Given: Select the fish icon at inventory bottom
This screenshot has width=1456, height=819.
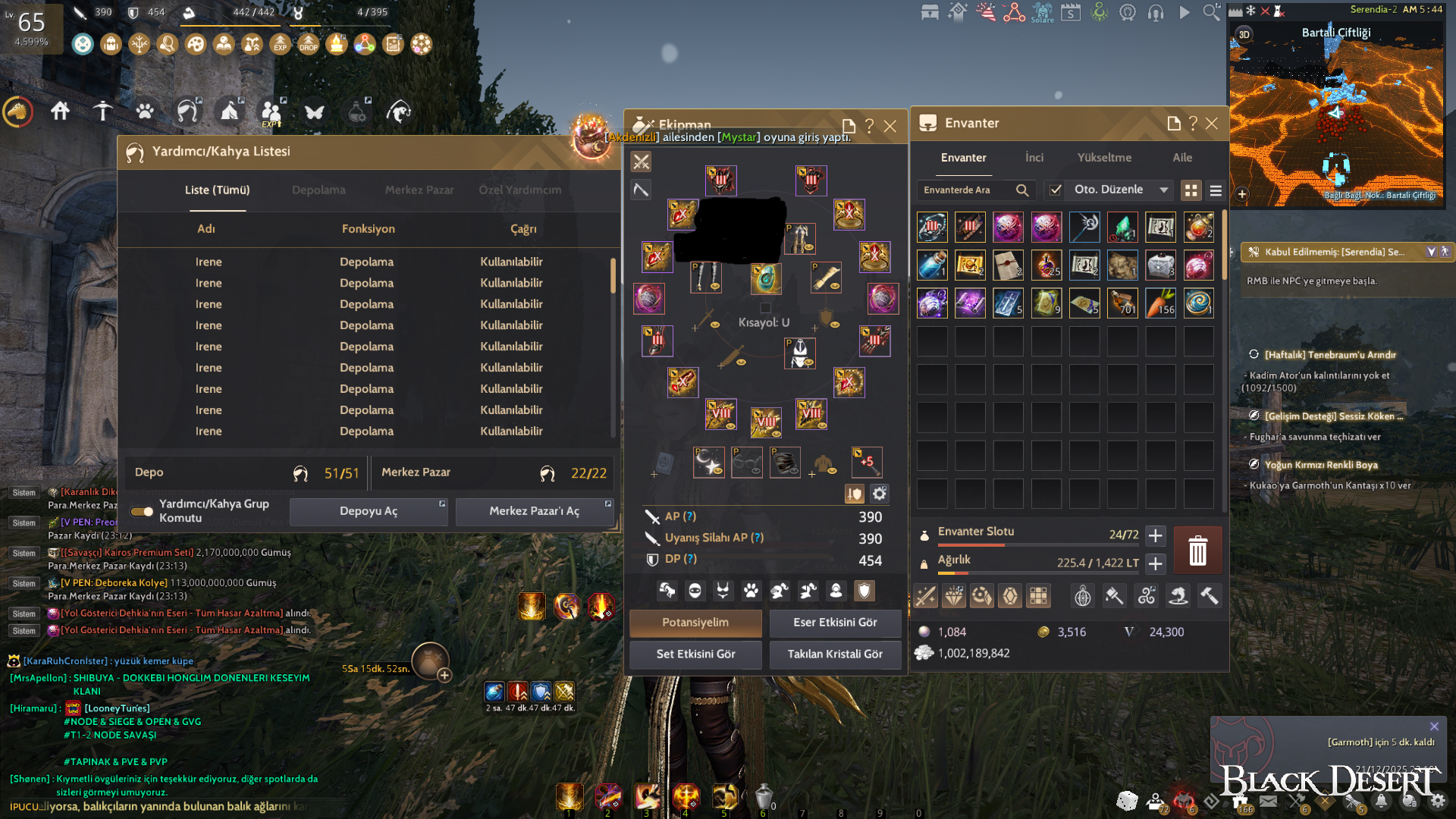Looking at the screenshot, I should (x=1178, y=596).
